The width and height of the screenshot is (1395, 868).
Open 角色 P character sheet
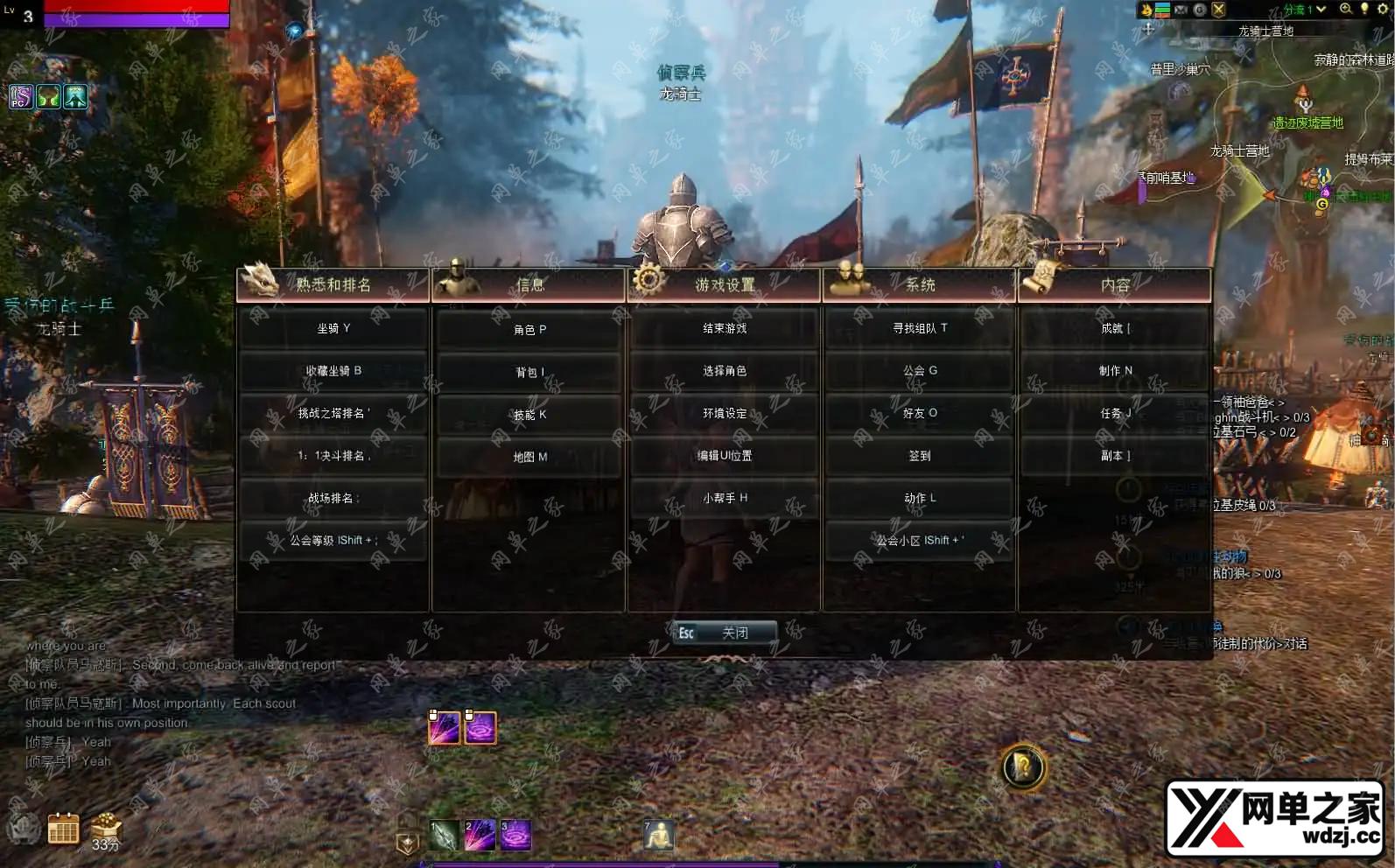pyautogui.click(x=529, y=330)
